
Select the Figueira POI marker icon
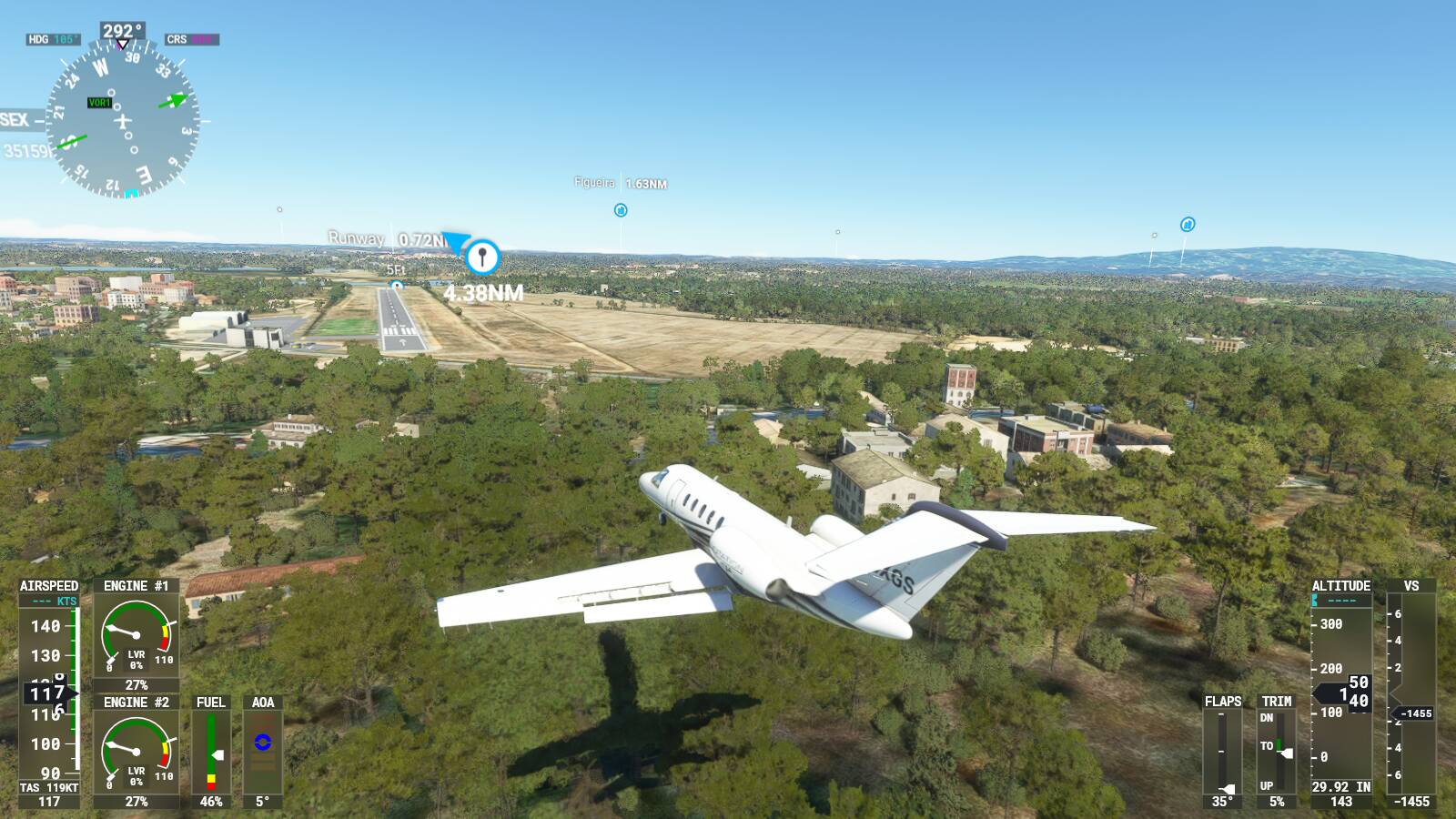click(x=619, y=211)
